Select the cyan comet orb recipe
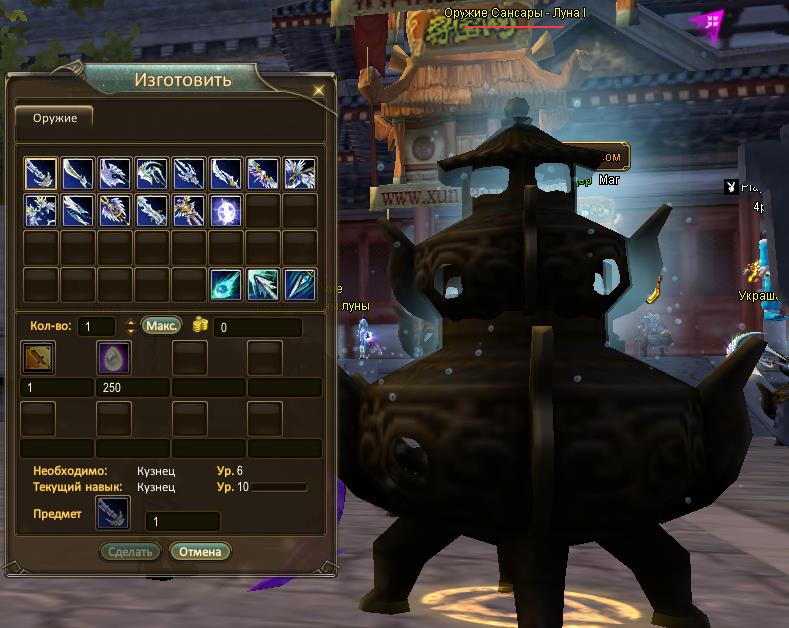This screenshot has width=789, height=628. pyautogui.click(x=225, y=284)
